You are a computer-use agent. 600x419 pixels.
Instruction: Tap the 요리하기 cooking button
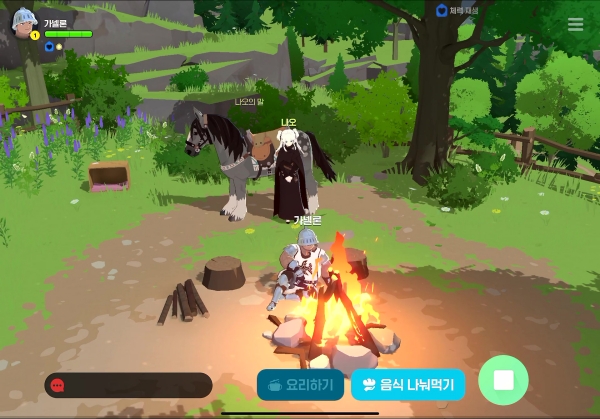pyautogui.click(x=301, y=384)
